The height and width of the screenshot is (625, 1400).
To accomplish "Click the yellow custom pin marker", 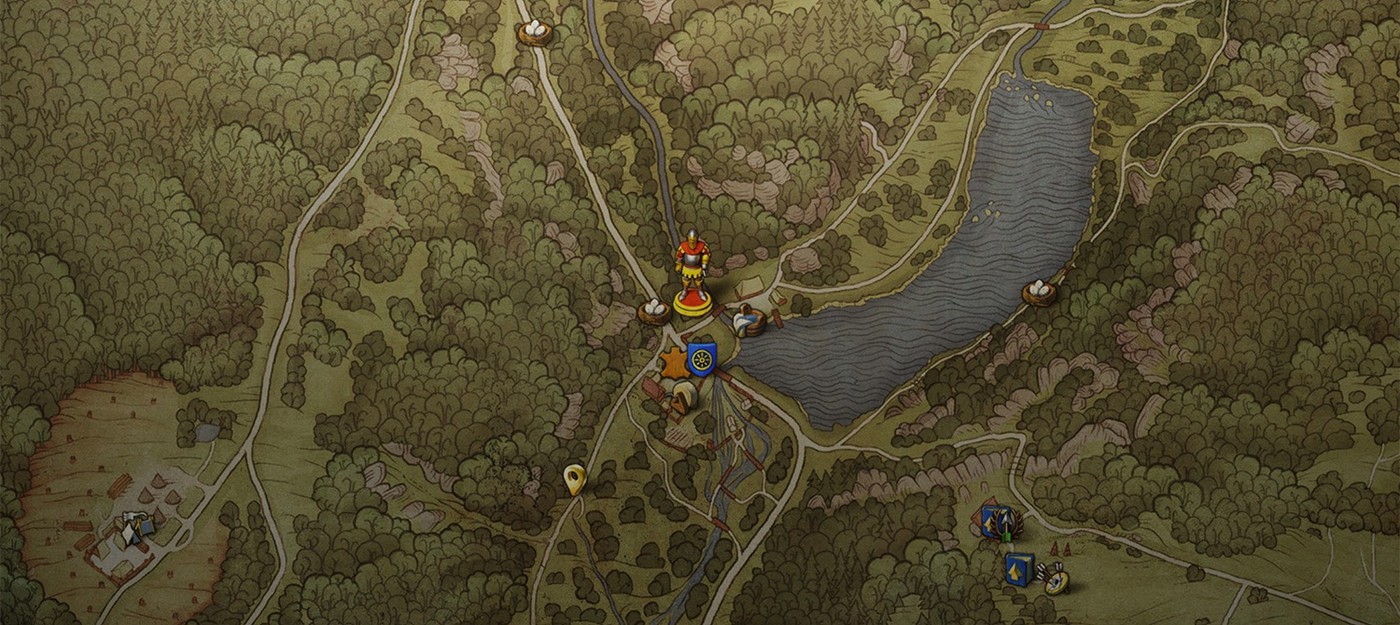I will [574, 479].
